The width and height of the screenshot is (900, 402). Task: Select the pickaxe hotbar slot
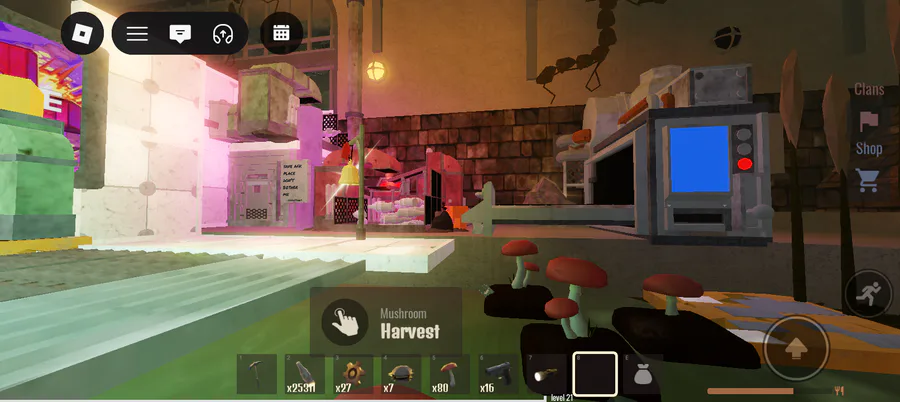coord(257,374)
